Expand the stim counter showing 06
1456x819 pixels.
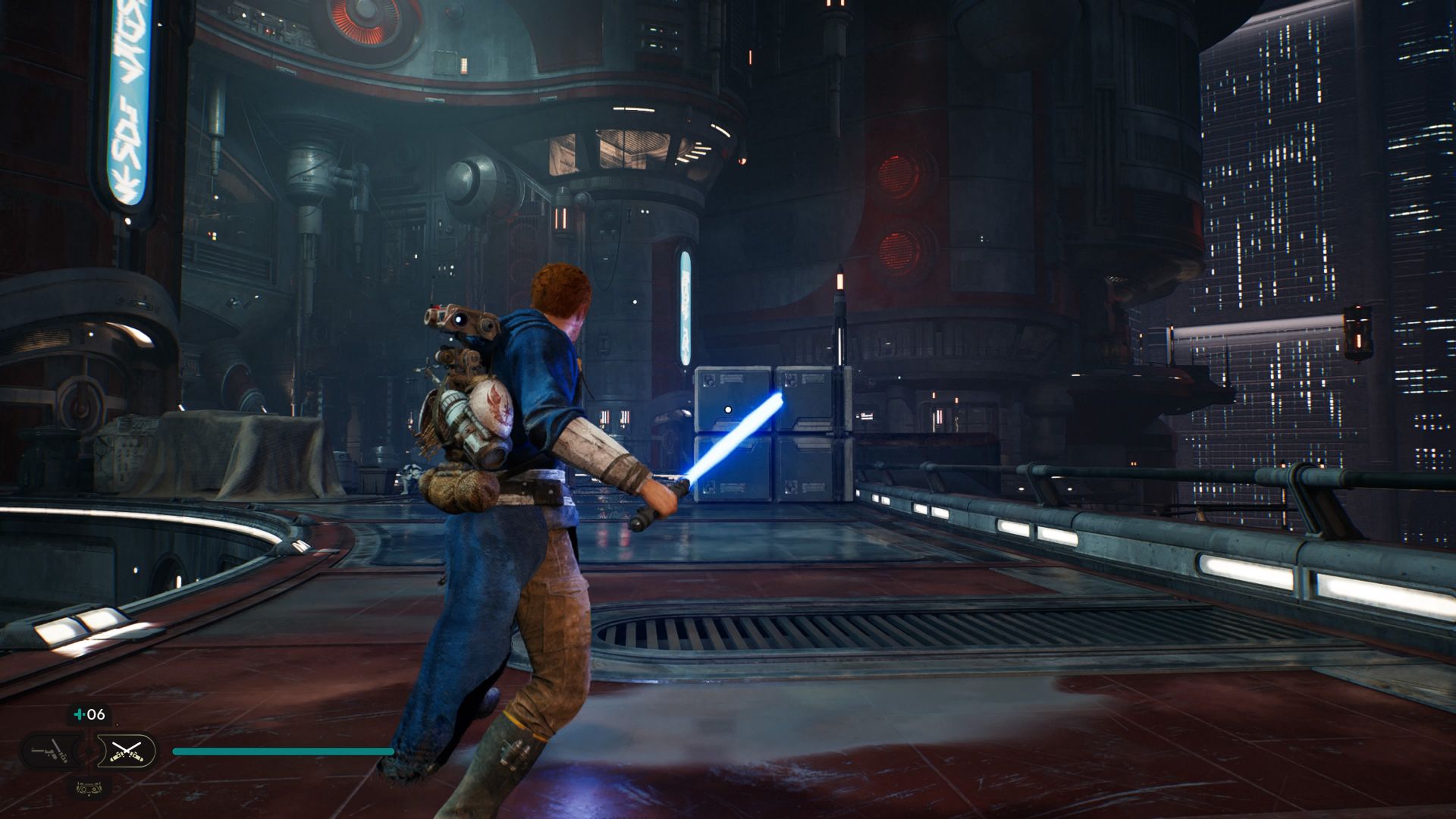[89, 714]
